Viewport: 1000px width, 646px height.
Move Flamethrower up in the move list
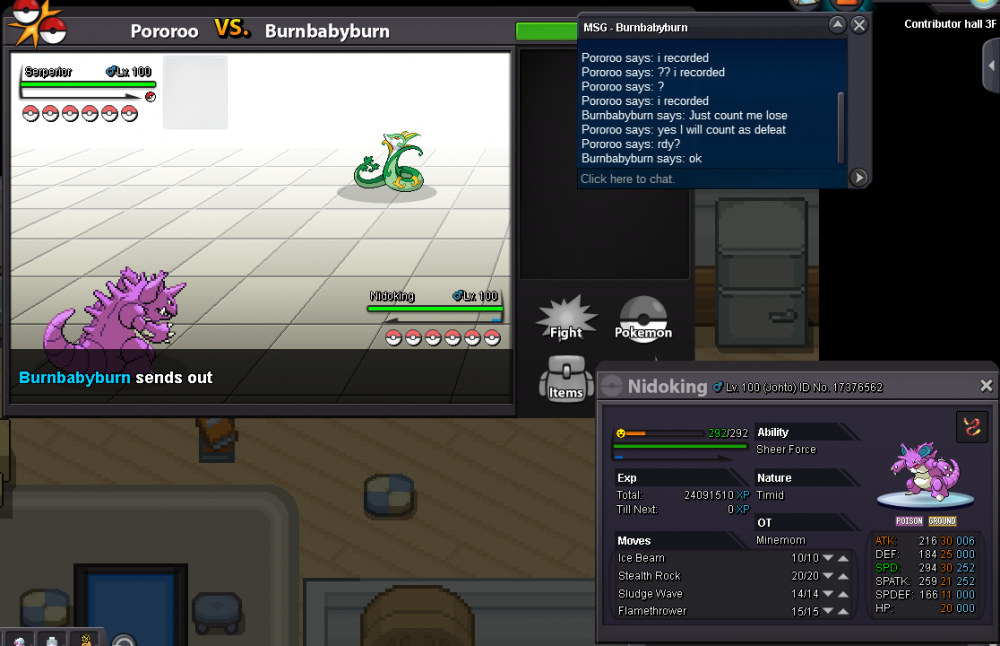coord(844,611)
